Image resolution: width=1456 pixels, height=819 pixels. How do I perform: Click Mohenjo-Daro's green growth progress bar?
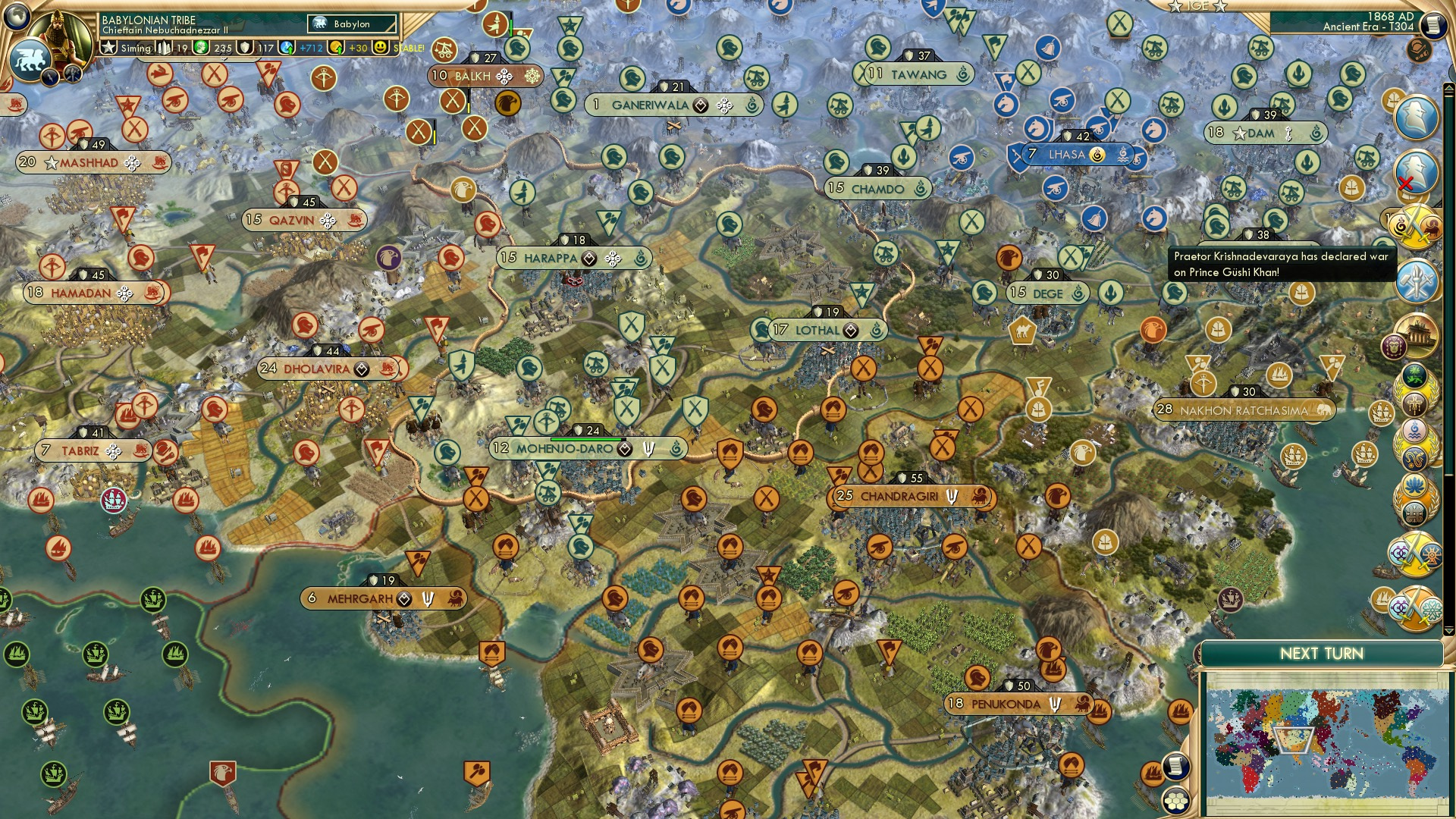pos(588,438)
